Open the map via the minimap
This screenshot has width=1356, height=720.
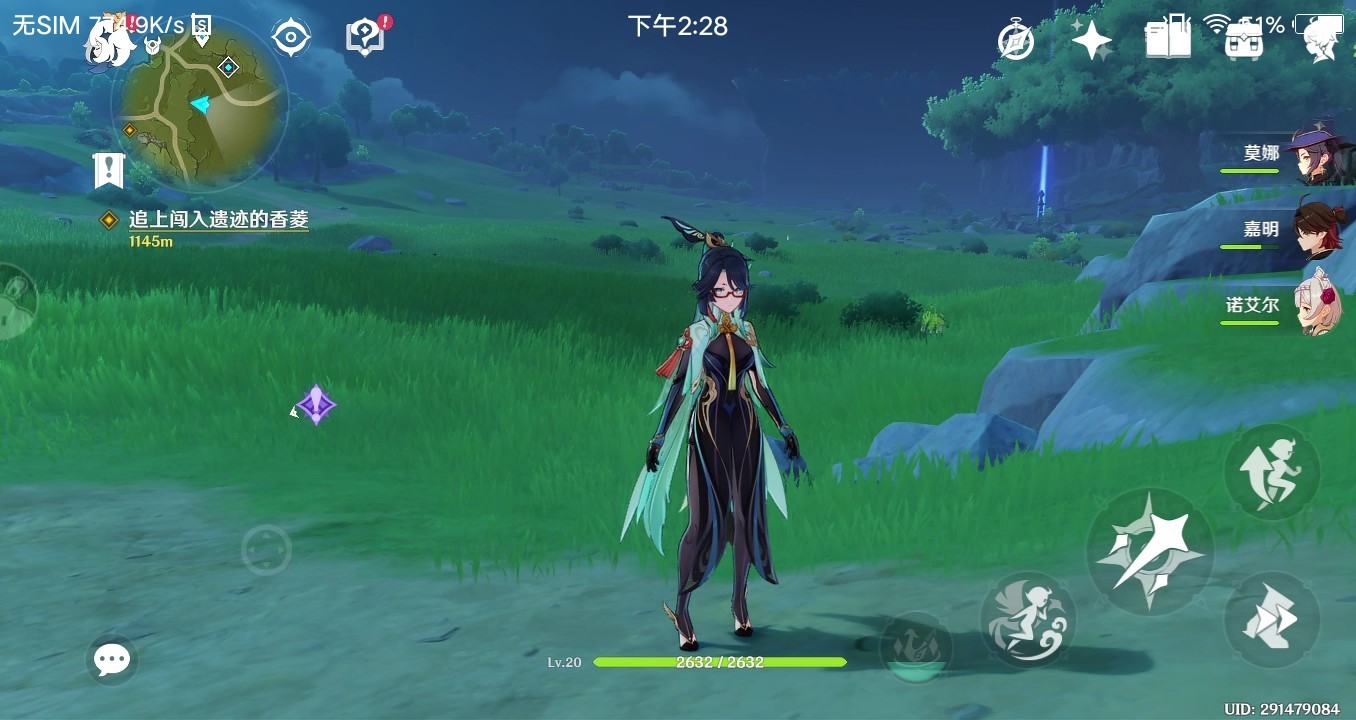point(203,103)
